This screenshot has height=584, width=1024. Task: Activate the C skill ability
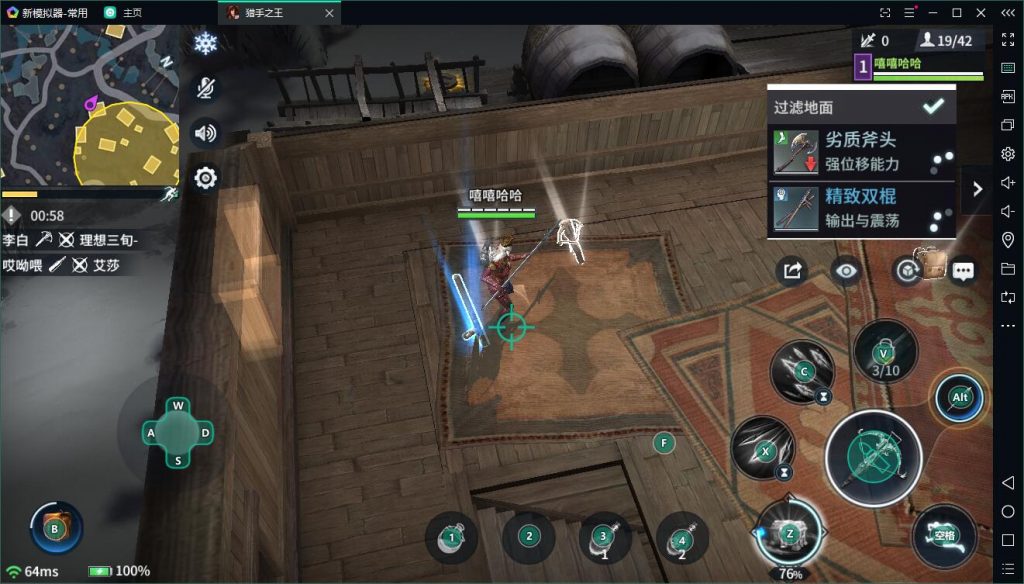[802, 372]
